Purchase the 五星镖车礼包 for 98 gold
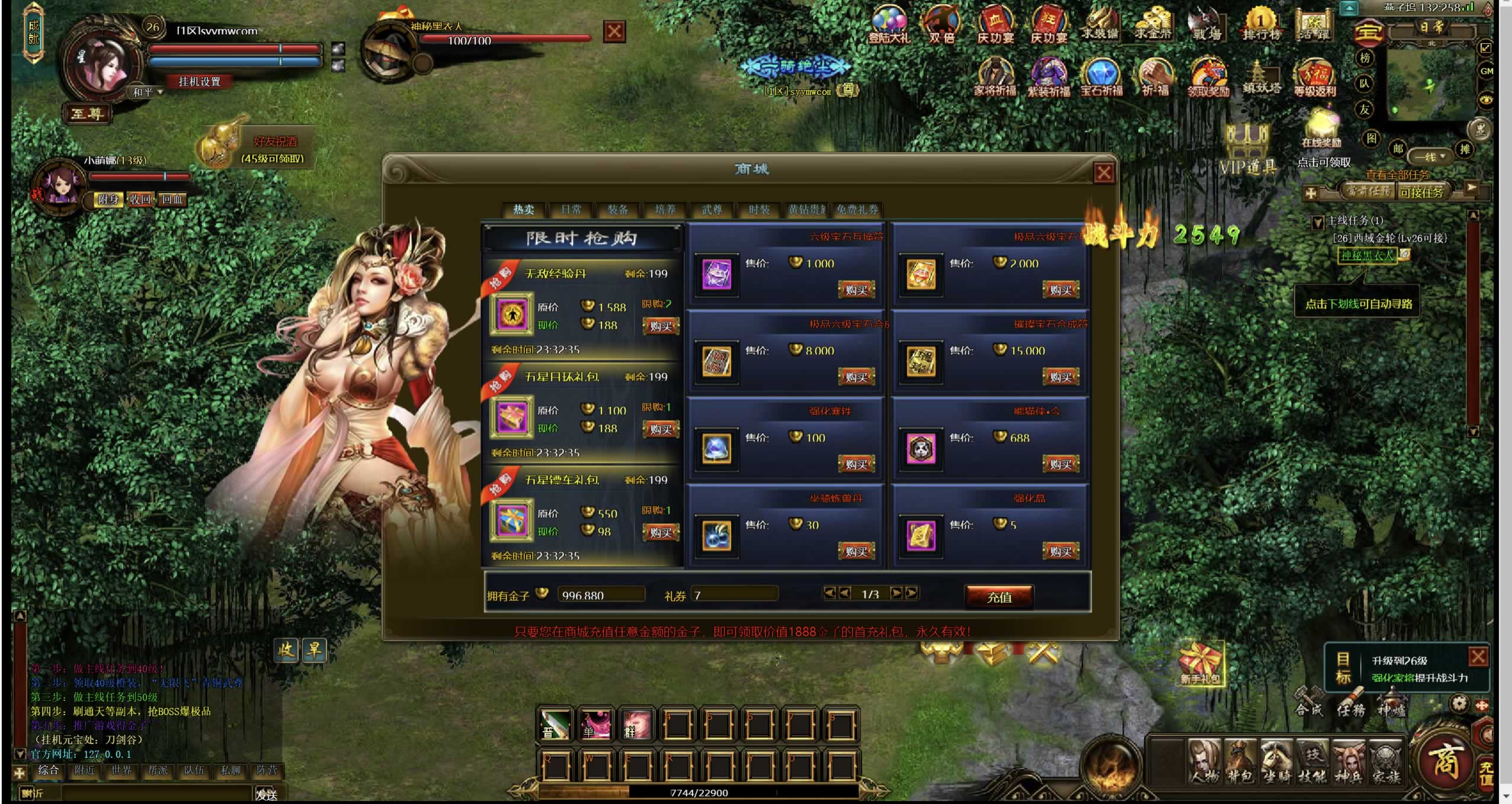This screenshot has width=1512, height=804. (661, 532)
